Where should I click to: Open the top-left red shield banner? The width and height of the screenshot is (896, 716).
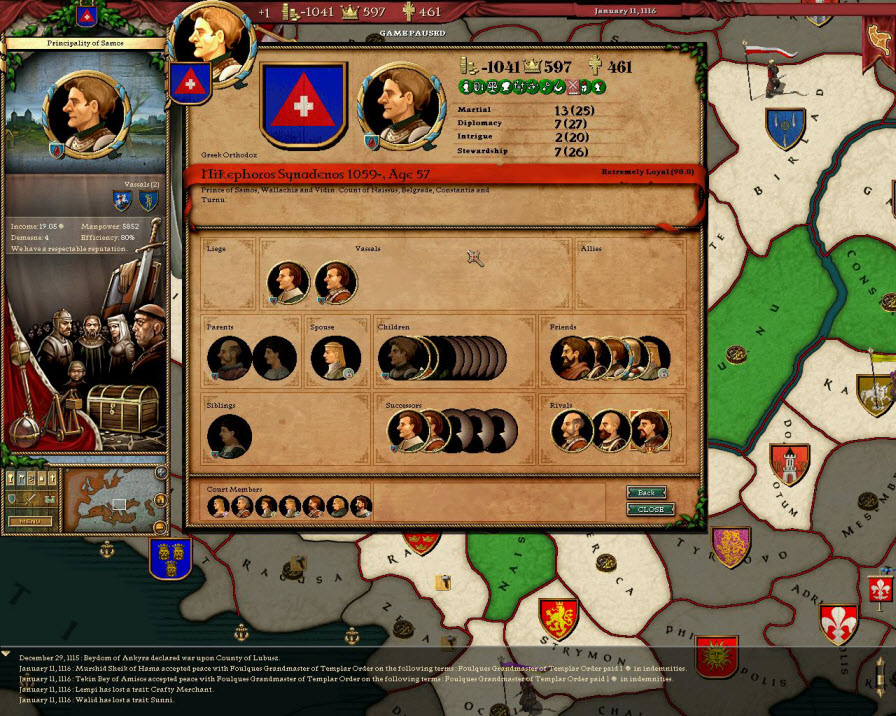pos(85,17)
